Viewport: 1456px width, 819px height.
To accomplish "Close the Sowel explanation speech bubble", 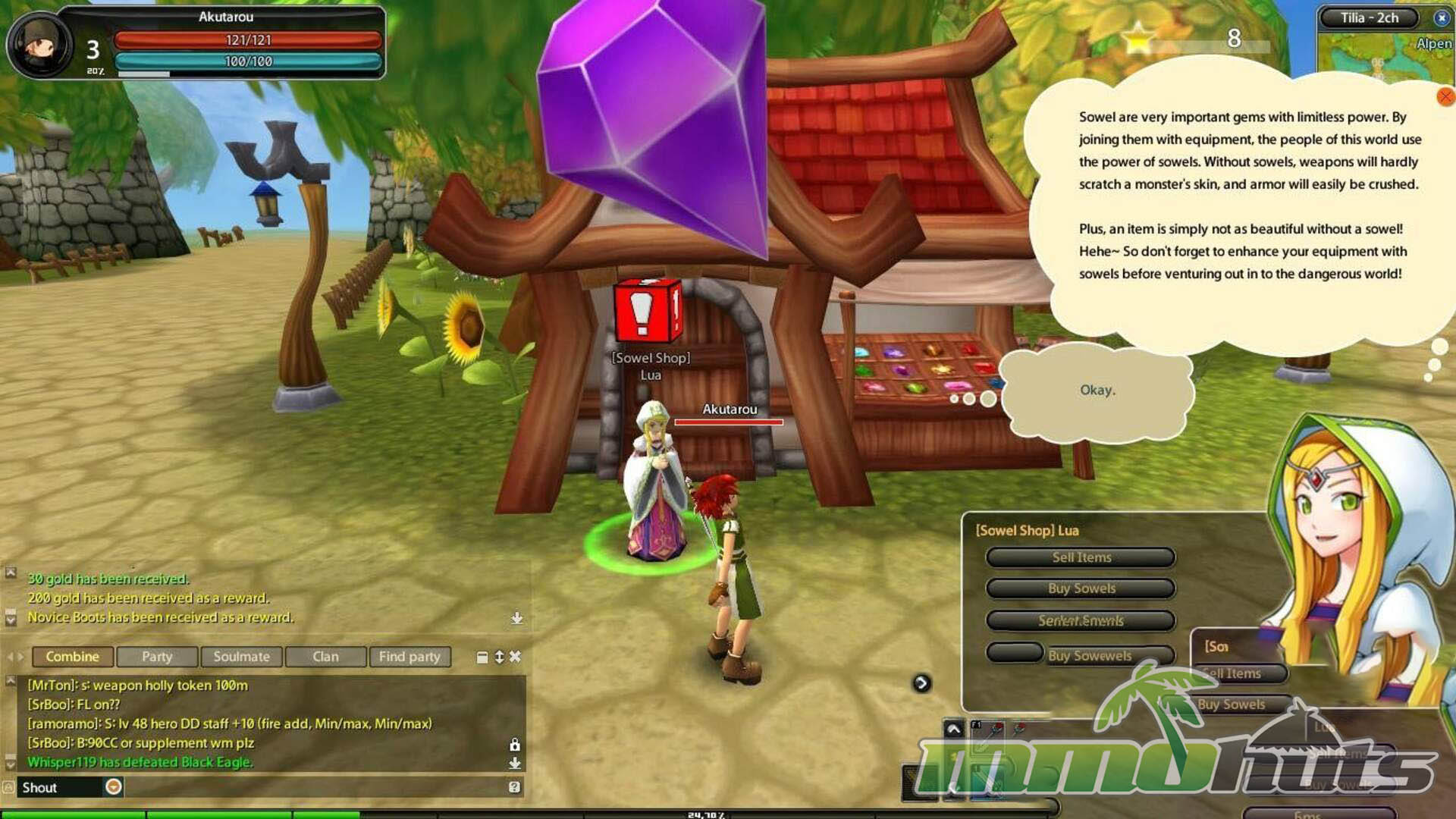I will 1445,96.
